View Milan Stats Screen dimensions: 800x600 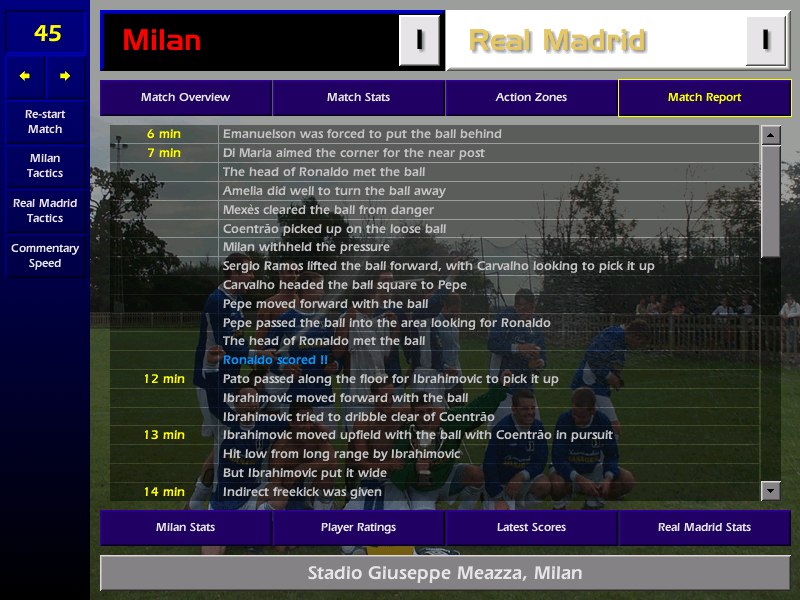[x=185, y=527]
